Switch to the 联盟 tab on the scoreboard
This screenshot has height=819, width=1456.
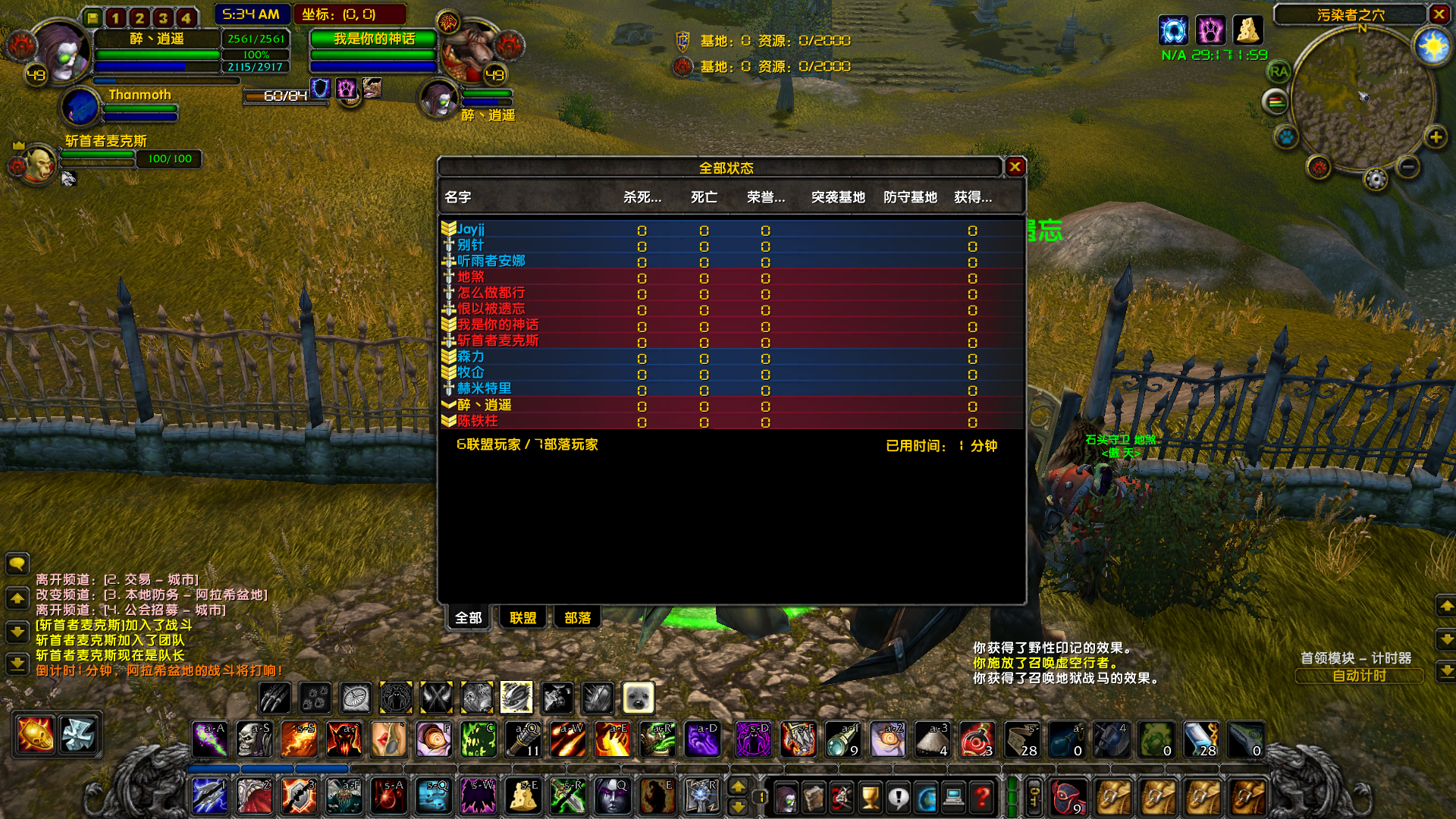[x=522, y=617]
